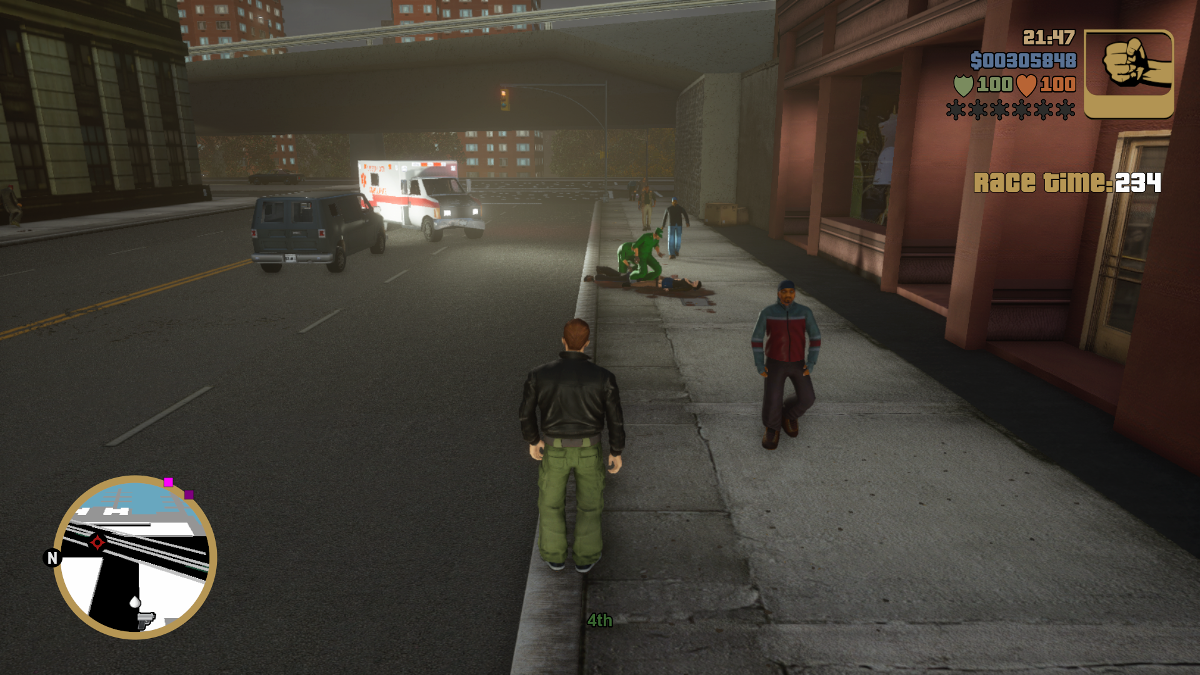The height and width of the screenshot is (675, 1200).
Task: Select the fist weapon icon
Action: pyautogui.click(x=1129, y=73)
